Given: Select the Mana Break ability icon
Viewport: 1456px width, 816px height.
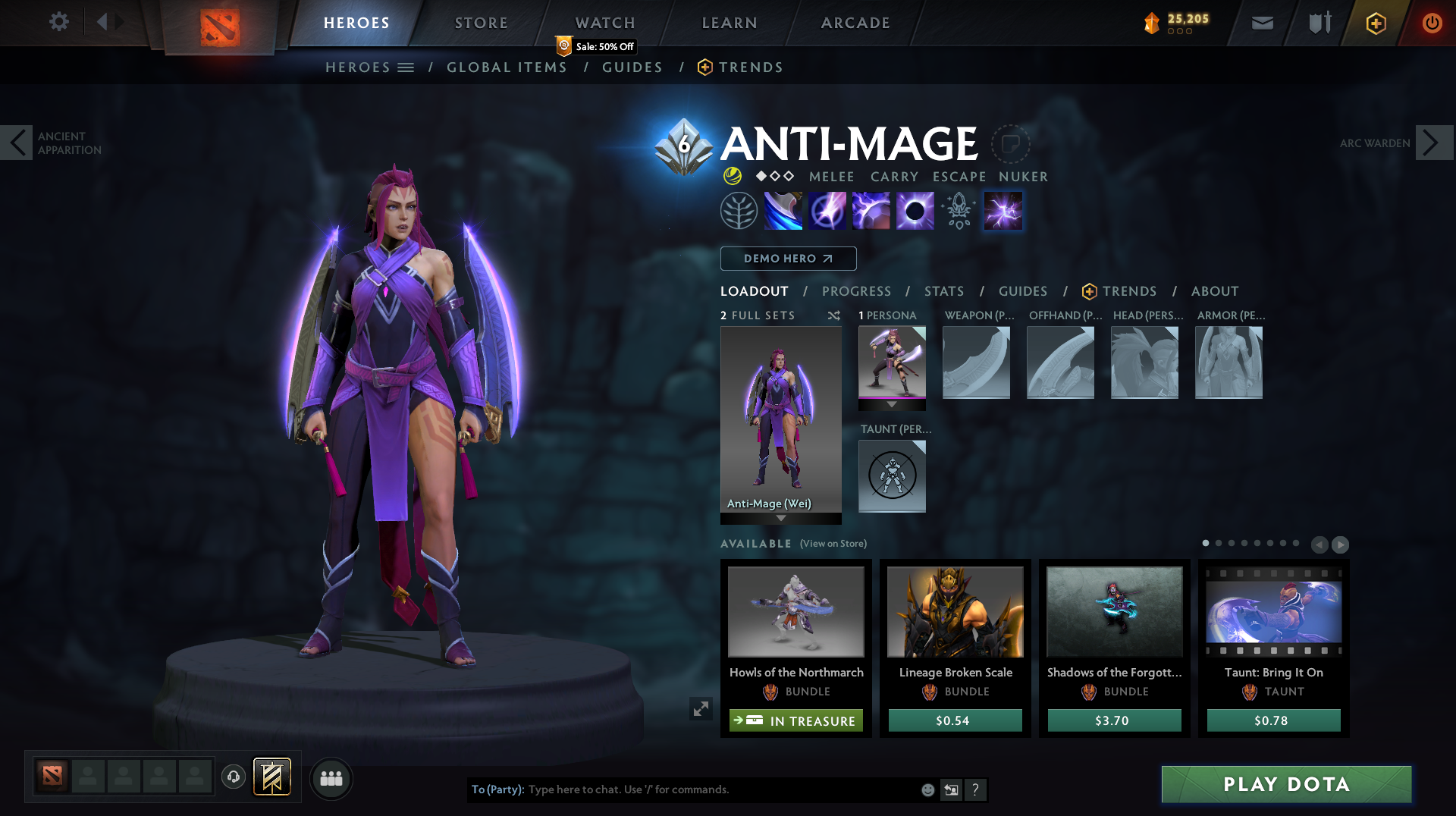Looking at the screenshot, I should click(783, 210).
